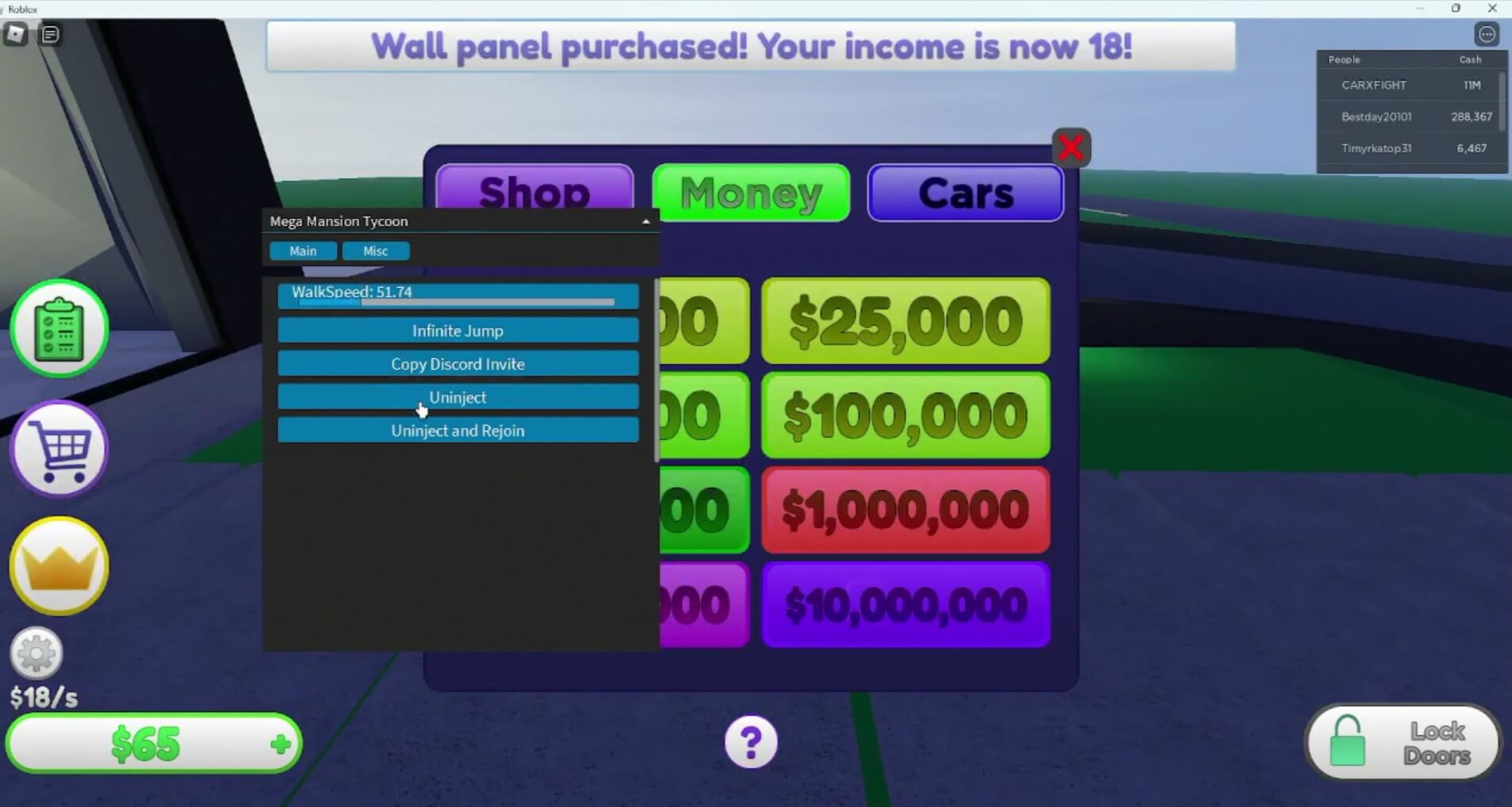This screenshot has height=807, width=1512.
Task: Open the Main tab in script panel
Action: [303, 251]
